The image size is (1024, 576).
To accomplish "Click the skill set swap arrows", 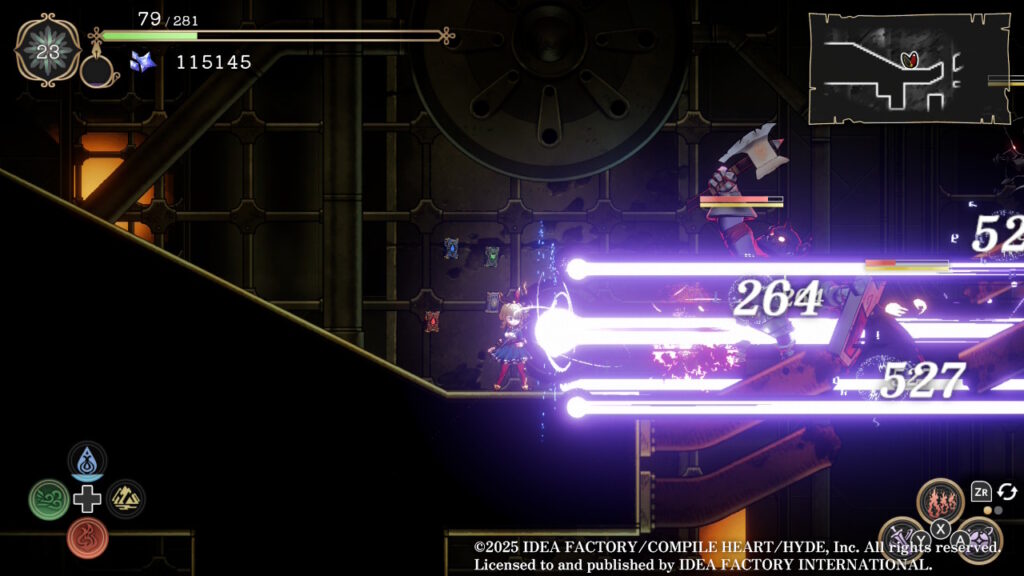I will pyautogui.click(x=1007, y=492).
